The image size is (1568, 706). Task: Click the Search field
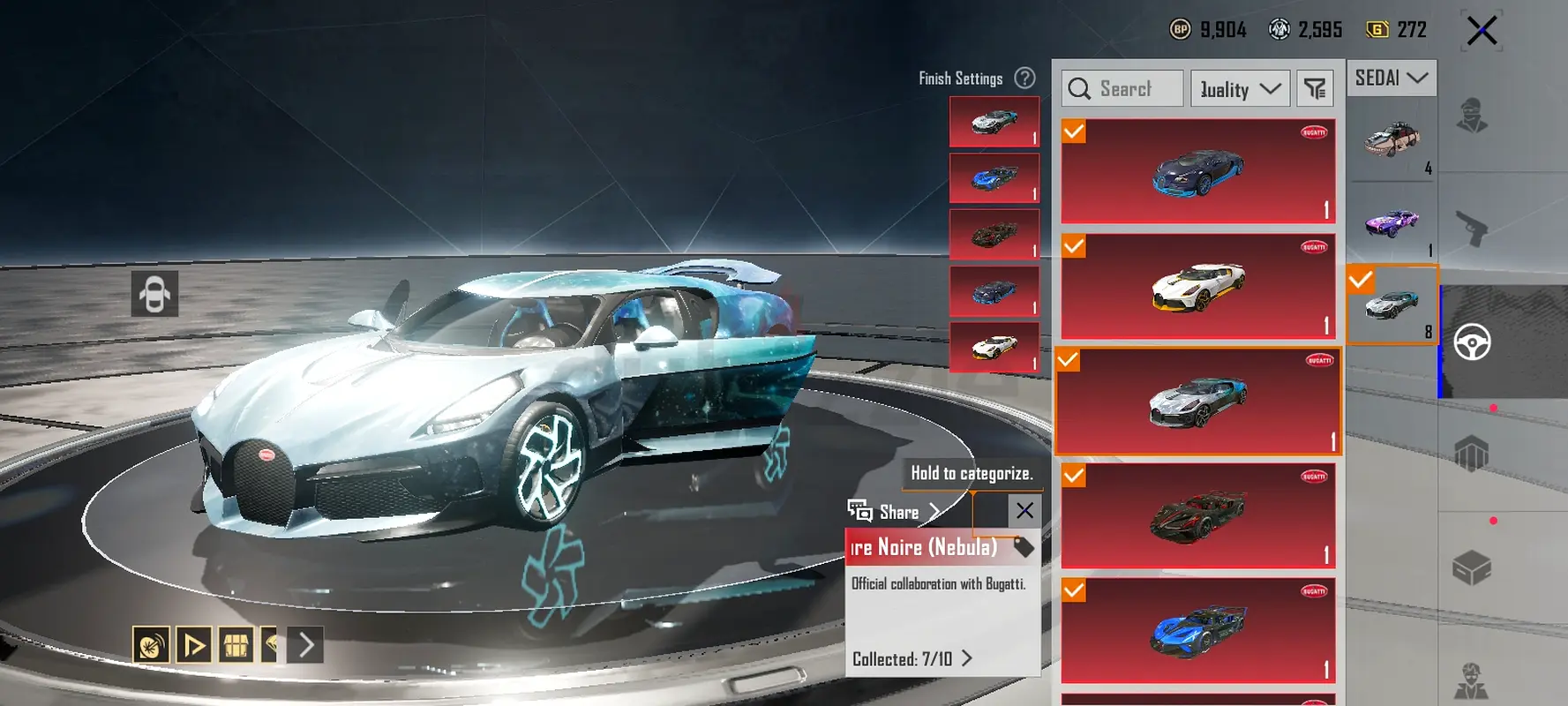coord(1122,89)
